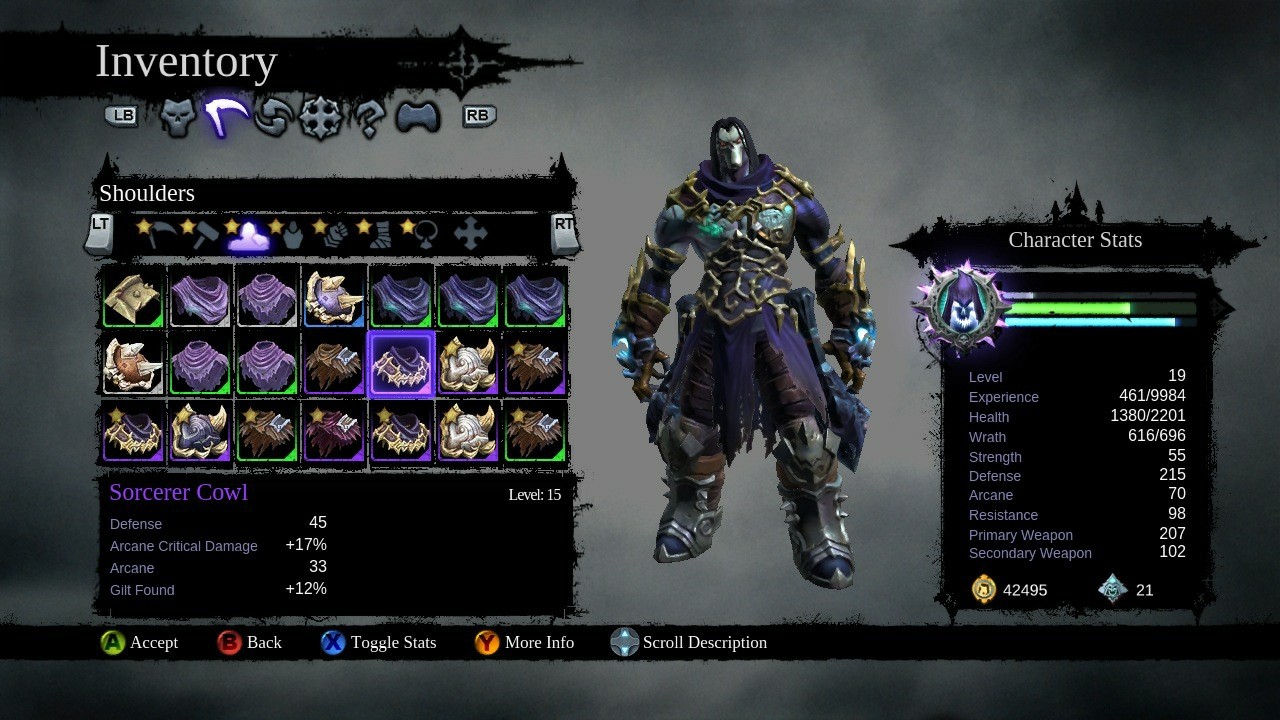Open the Inventory title header

point(186,61)
